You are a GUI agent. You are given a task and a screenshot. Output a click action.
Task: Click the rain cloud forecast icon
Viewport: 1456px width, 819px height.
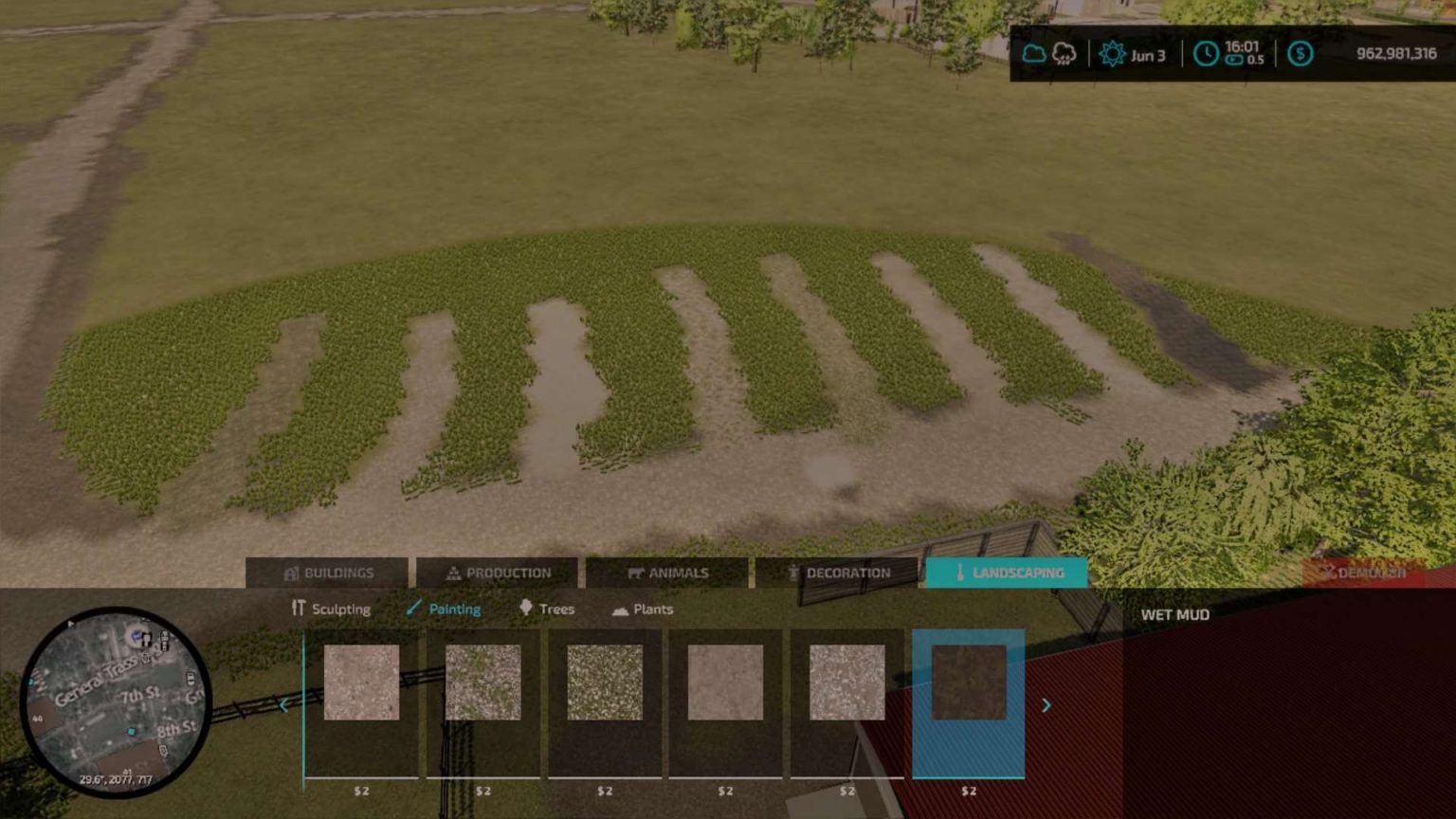coord(1065,55)
